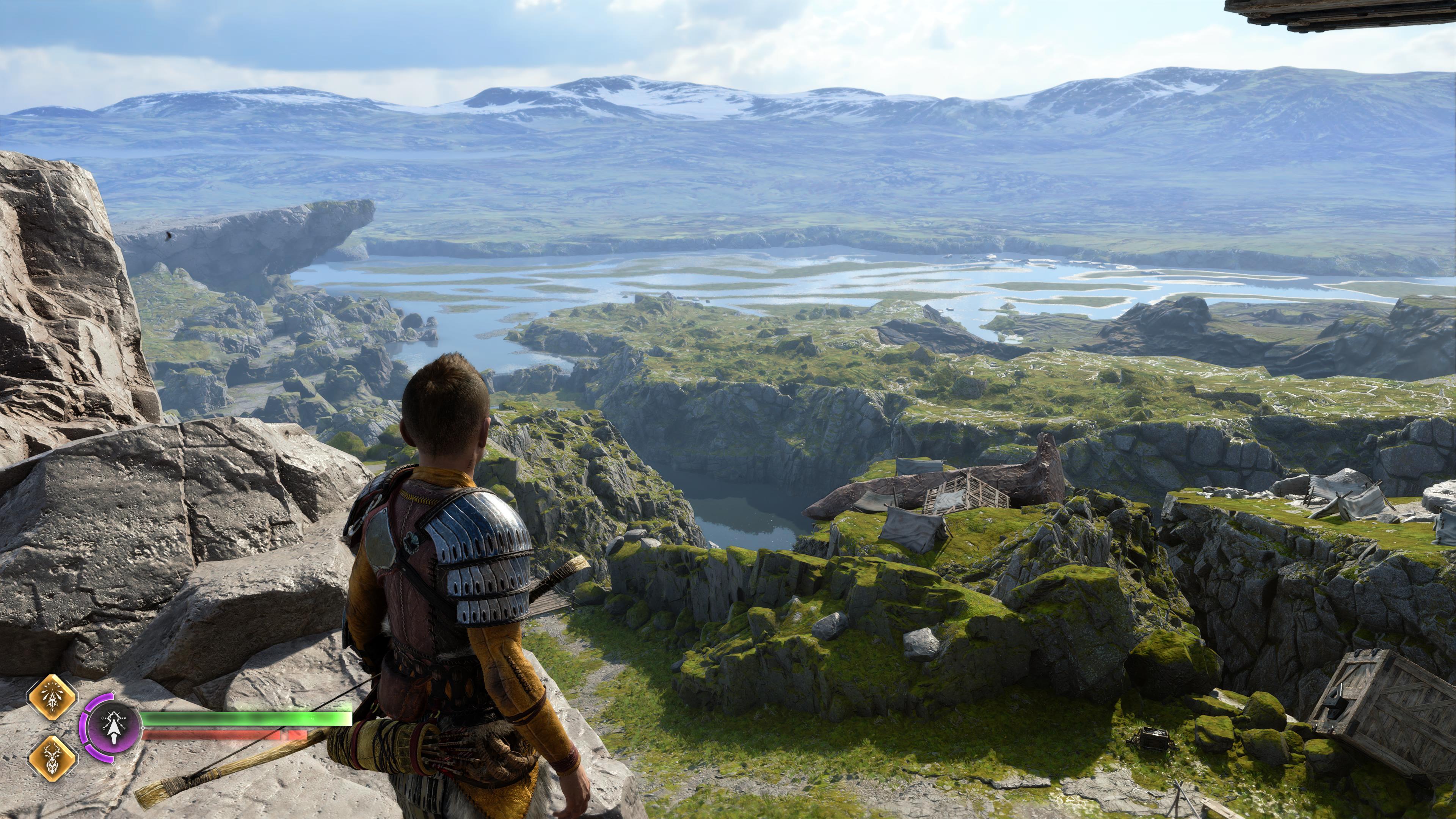Trigger the gold stag head ability
This screenshot has height=819, width=1456.
[x=53, y=758]
